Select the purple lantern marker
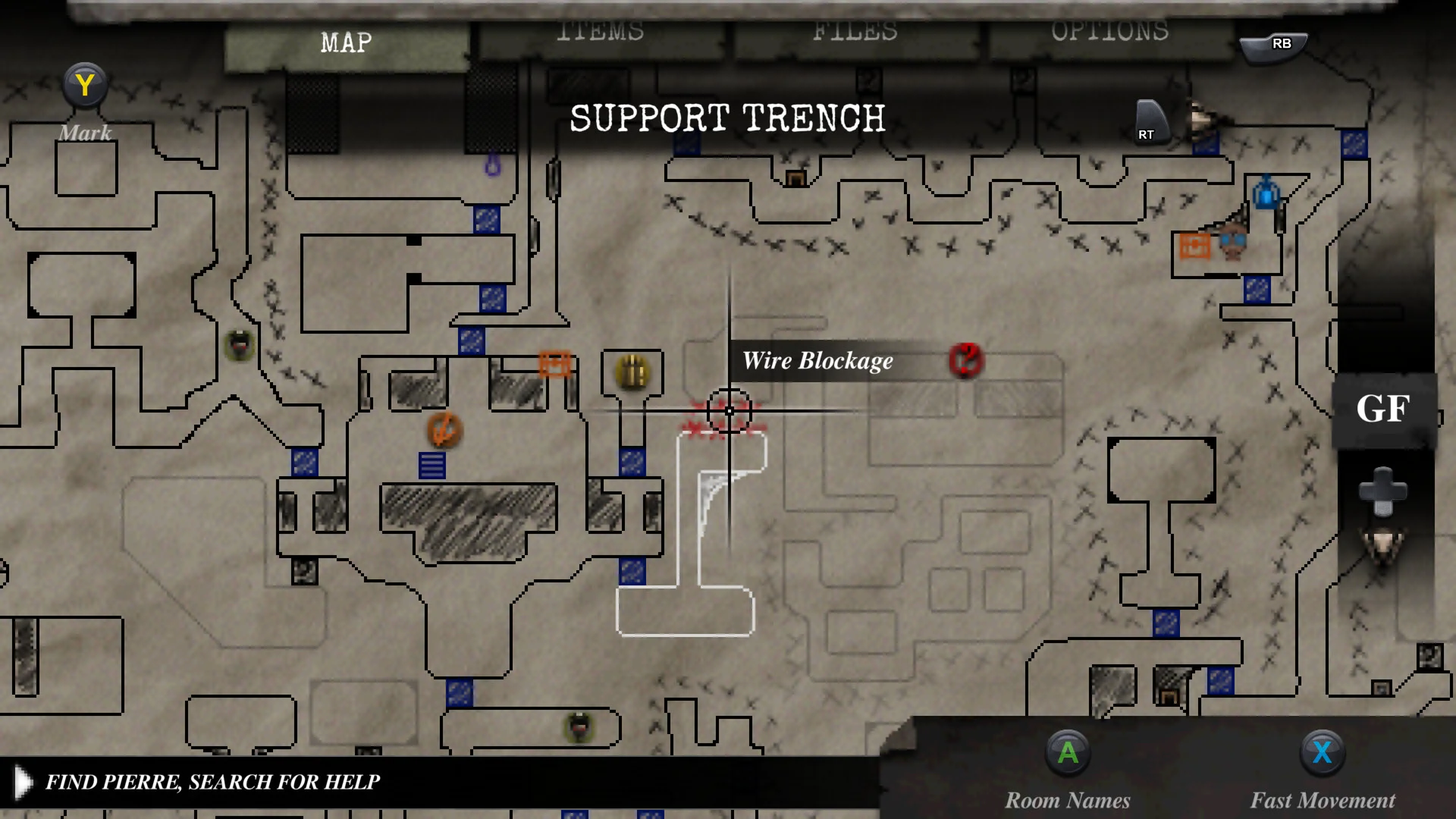1456x819 pixels. [493, 165]
